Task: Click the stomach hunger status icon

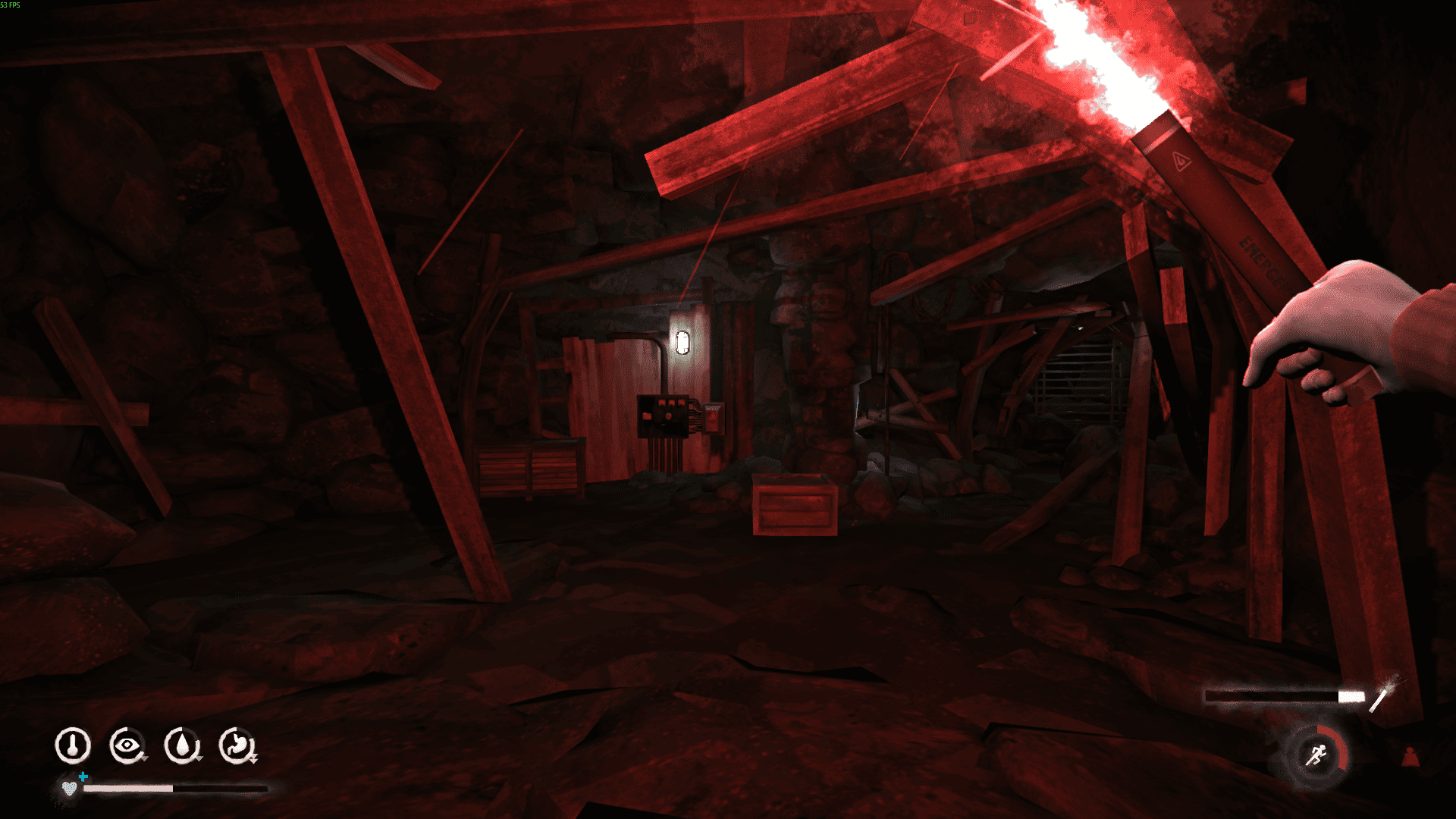Action: (237, 745)
